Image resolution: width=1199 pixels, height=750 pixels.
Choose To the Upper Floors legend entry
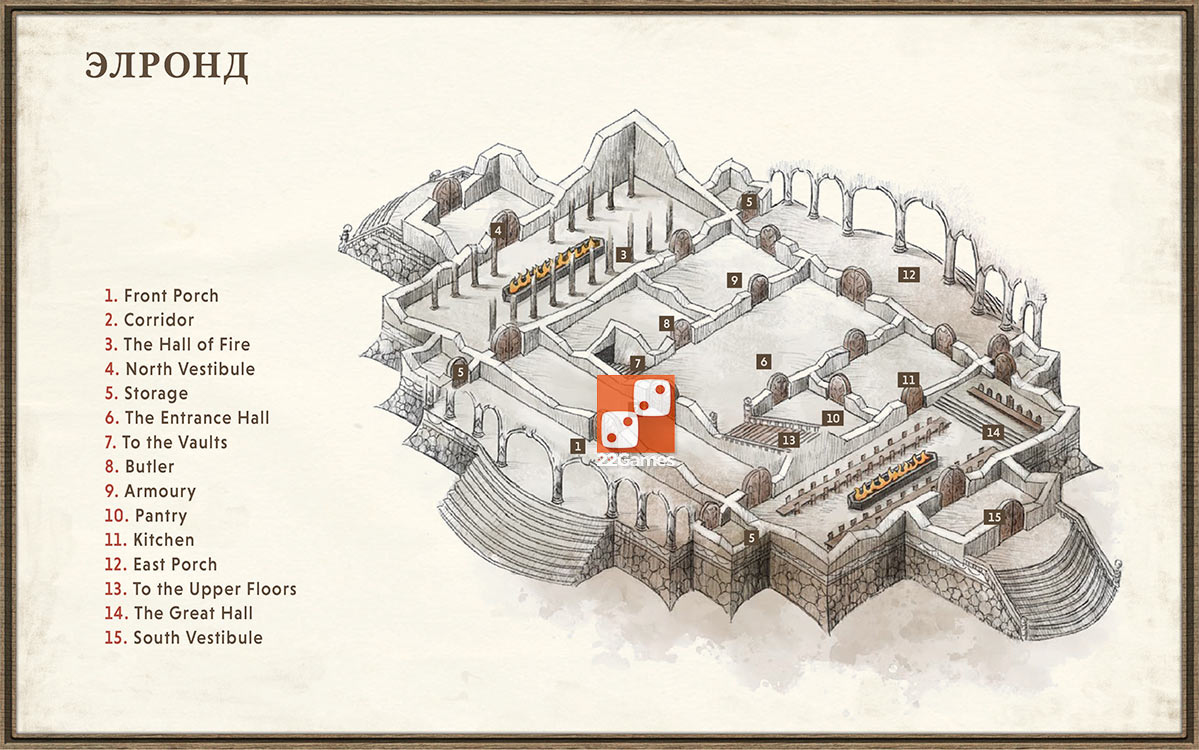(200, 589)
